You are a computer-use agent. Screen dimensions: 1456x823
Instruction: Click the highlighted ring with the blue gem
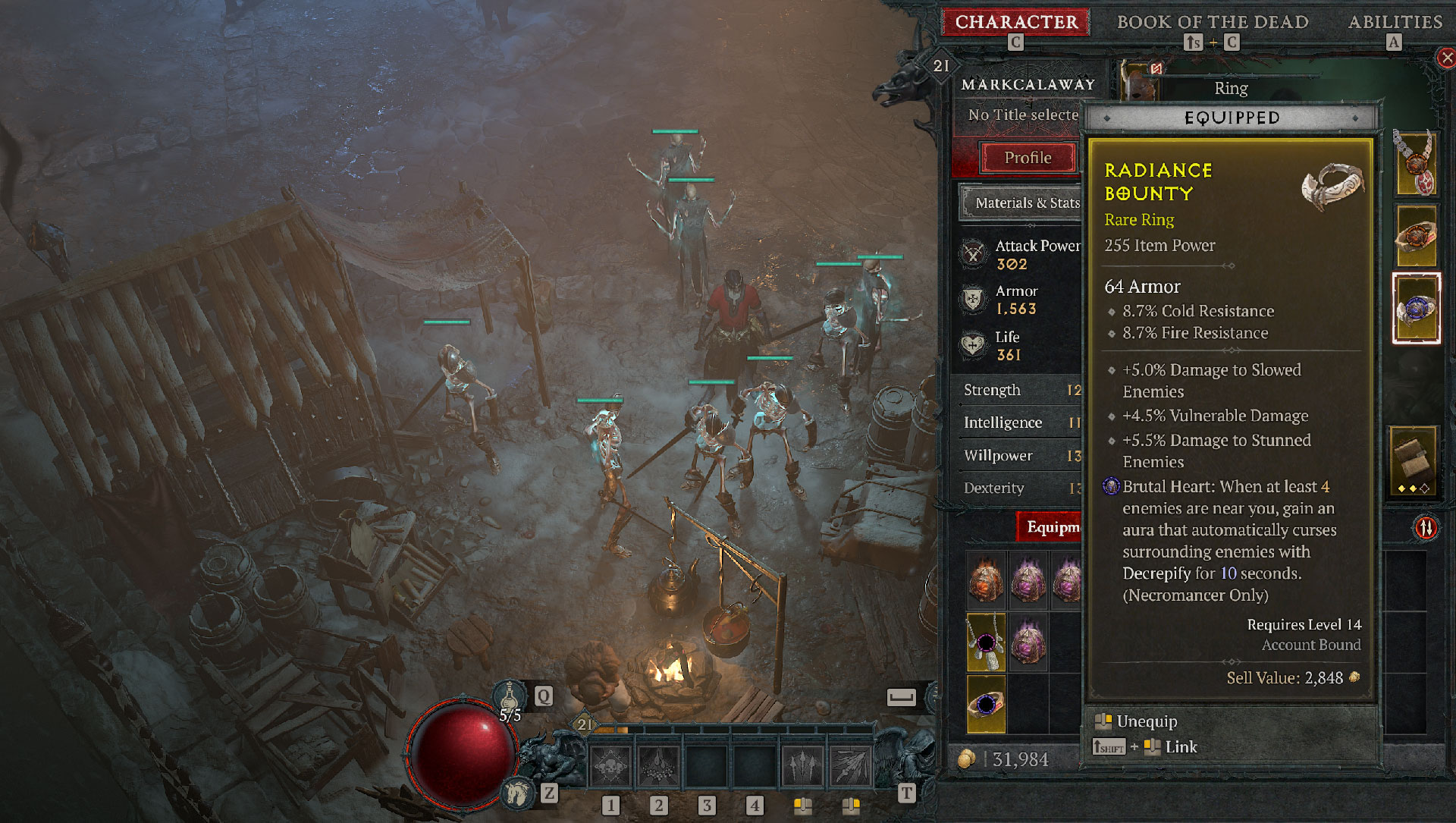(x=1415, y=309)
